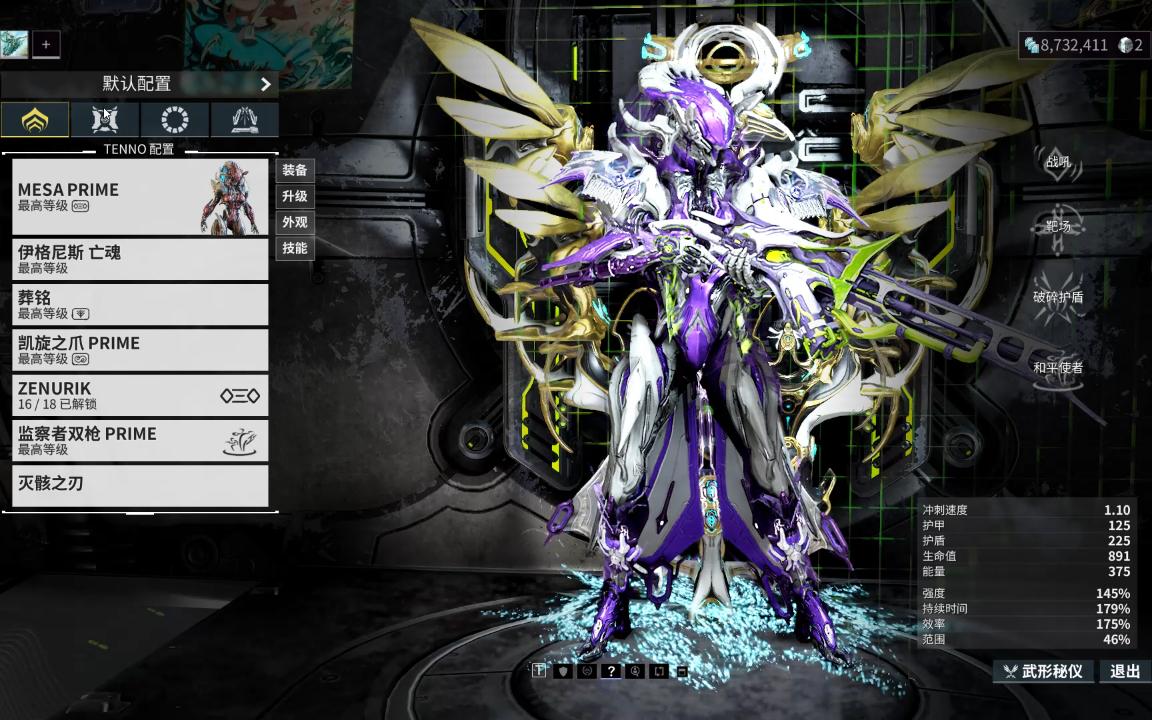Select the 葬铭 secondary weapon slot
Image resolution: width=1152 pixels, height=720 pixels.
(x=140, y=305)
